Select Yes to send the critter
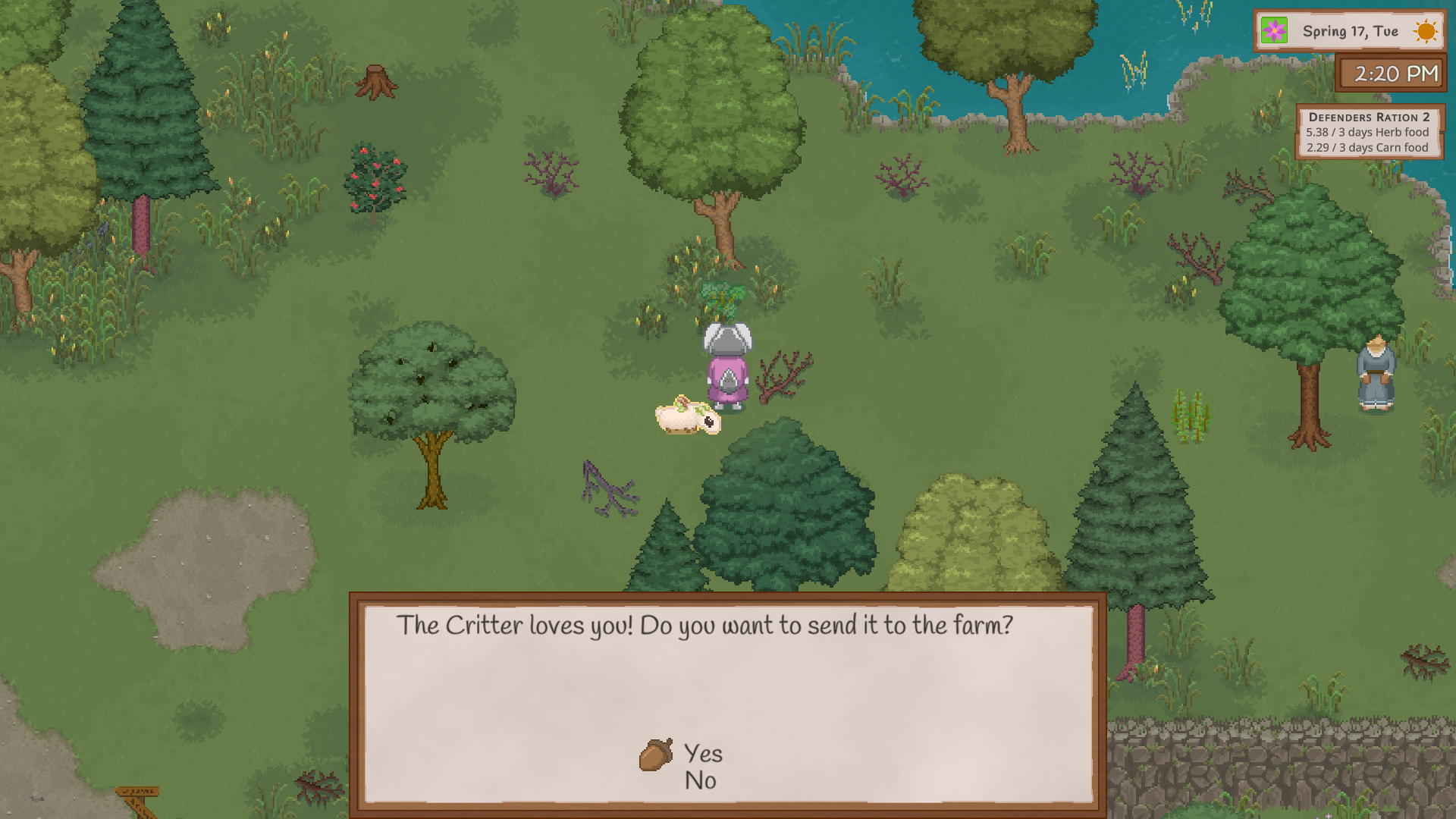1456x819 pixels. click(702, 754)
